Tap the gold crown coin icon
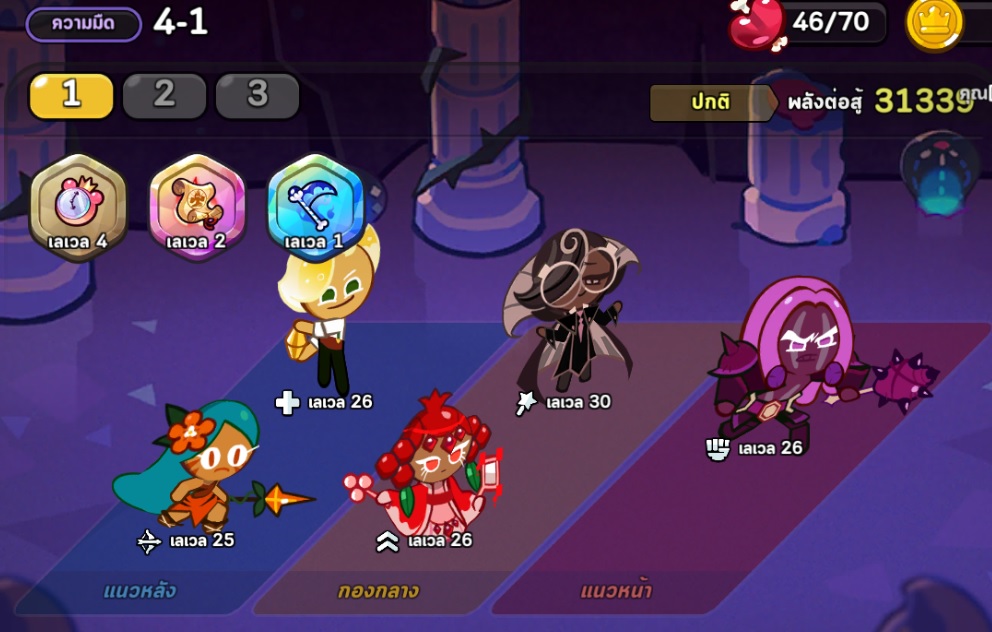Screen dimensions: 992x632 [x=934, y=24]
